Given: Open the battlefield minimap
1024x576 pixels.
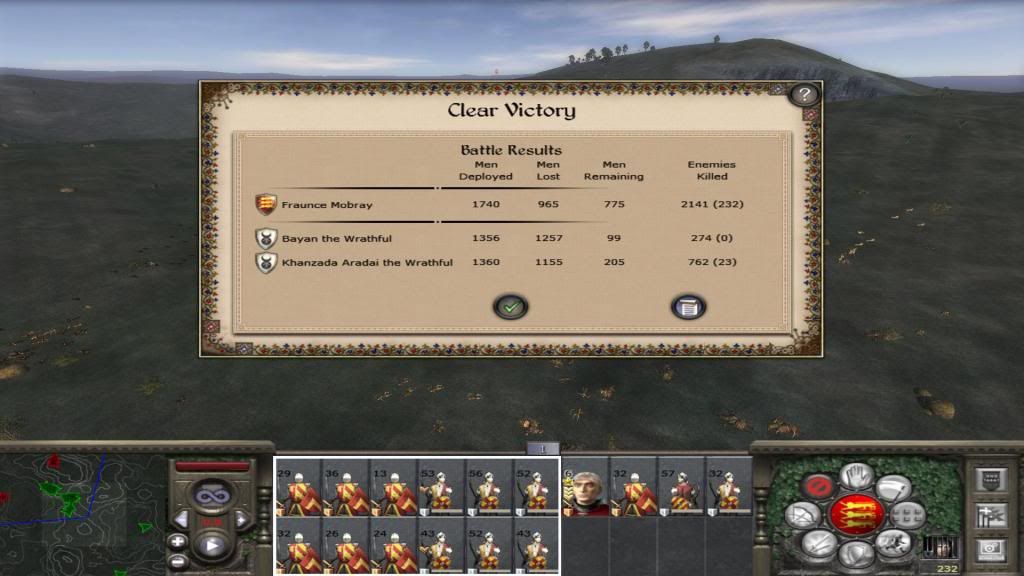Looking at the screenshot, I should pos(80,510).
